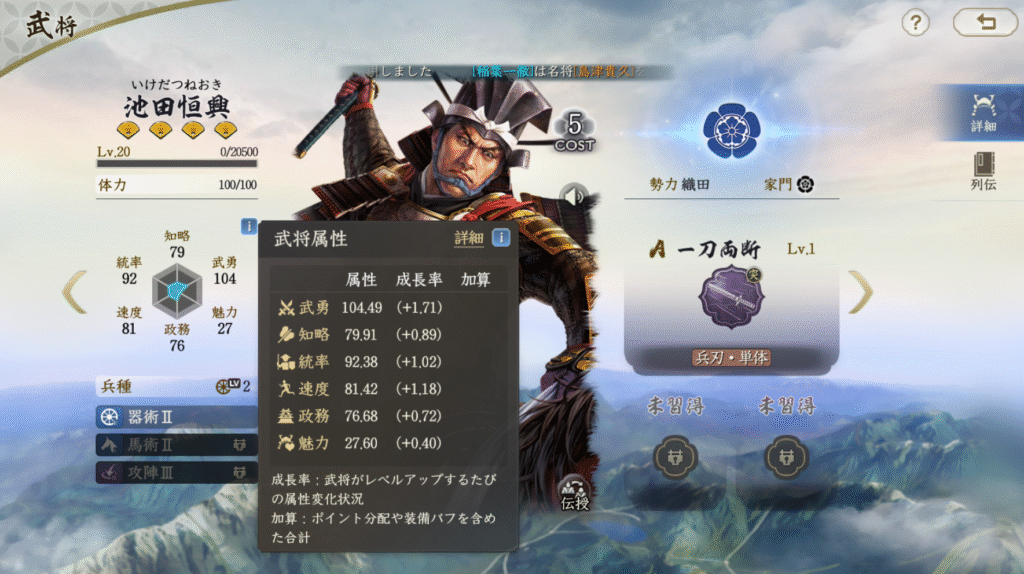Click the 詳細 link in attribute popup
The image size is (1024, 574).
(468, 238)
